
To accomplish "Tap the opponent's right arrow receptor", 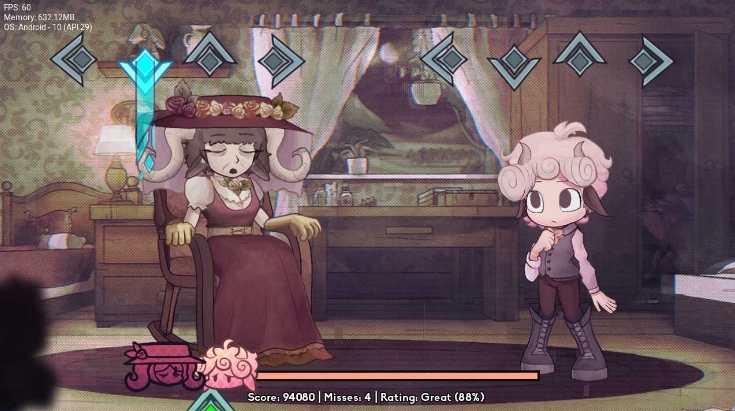I will [x=281, y=60].
